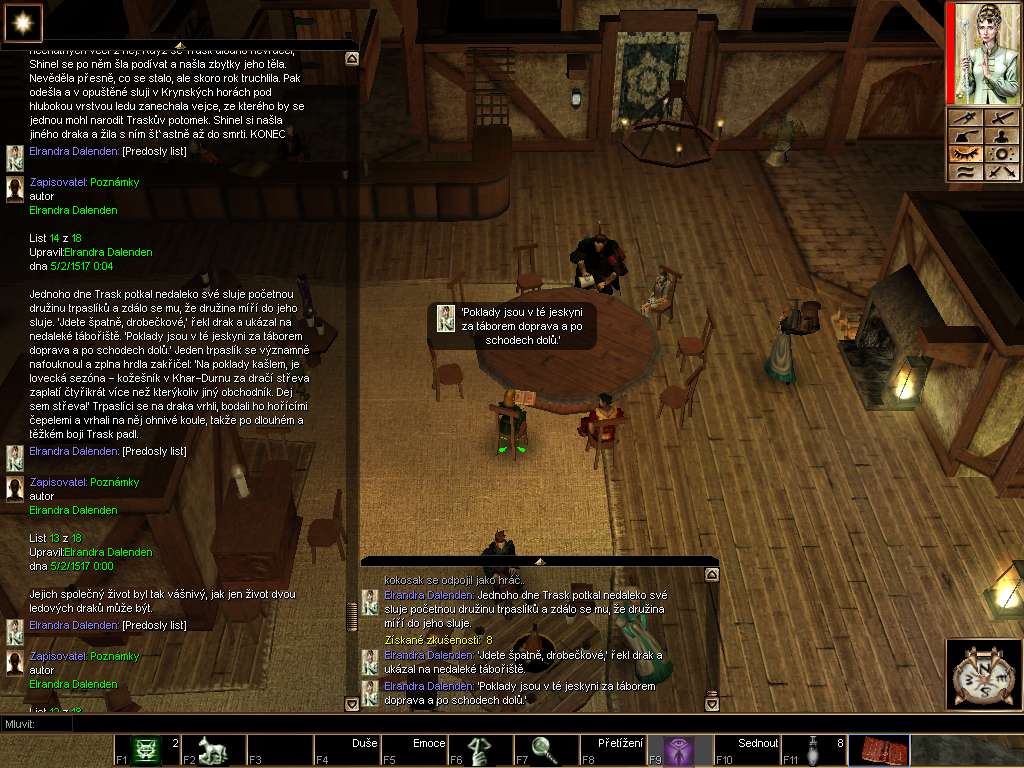
Task: Activate the F7 magnifying glass quickslot
Action: 547,750
